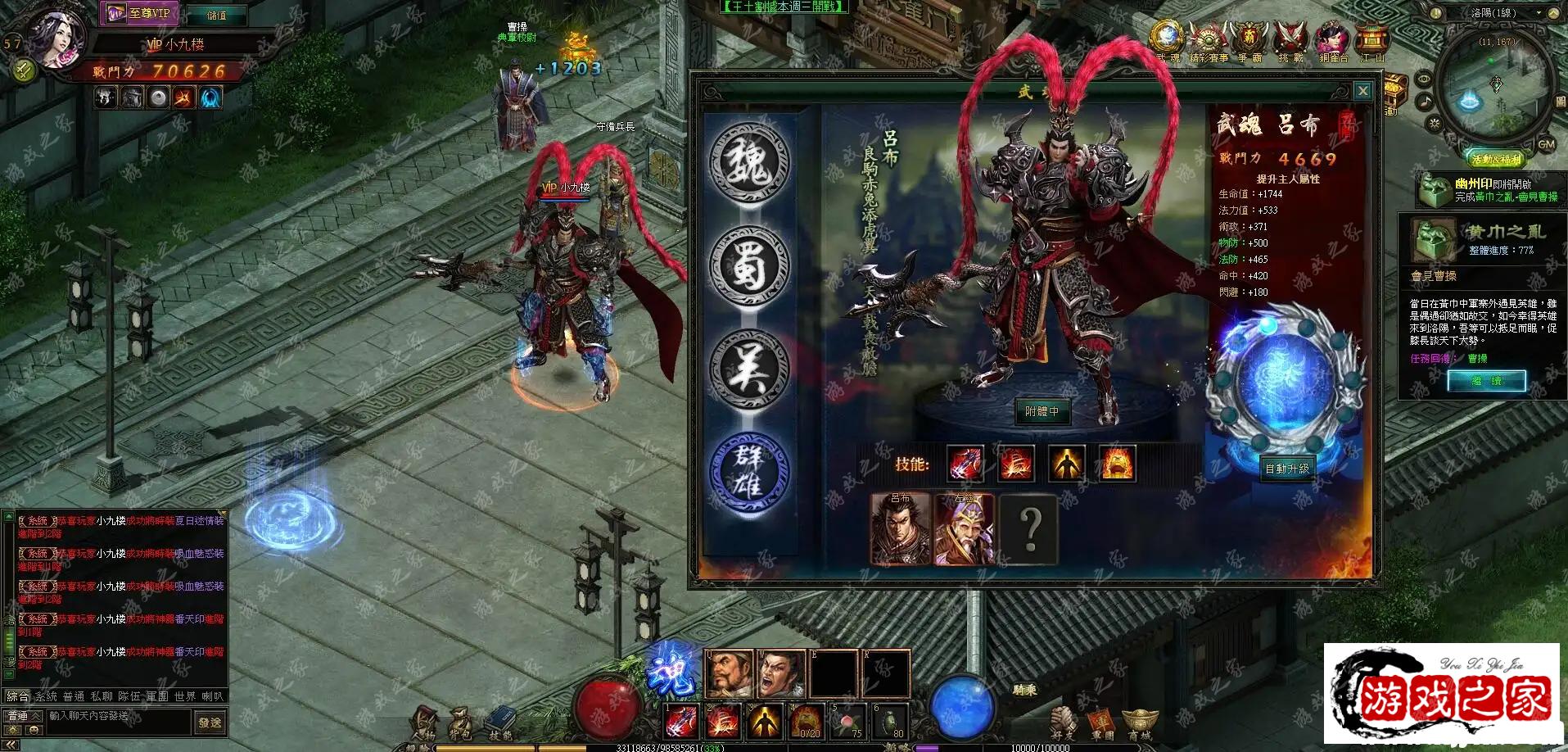This screenshot has width=1568, height=752.
Task: Choose the 群雄 faction medallion
Action: click(749, 472)
